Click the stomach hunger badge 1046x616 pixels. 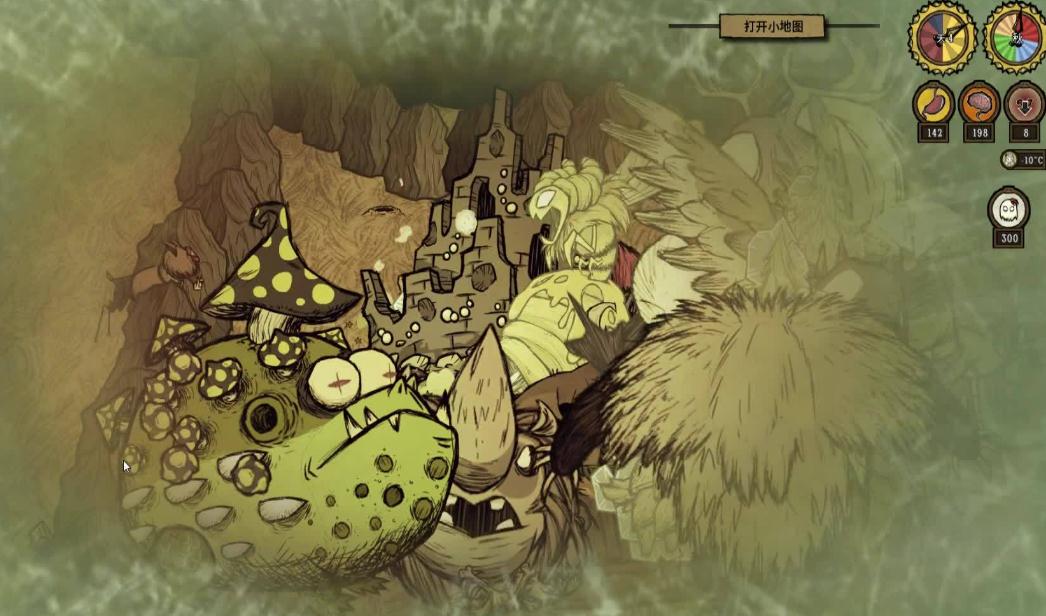coord(933,103)
